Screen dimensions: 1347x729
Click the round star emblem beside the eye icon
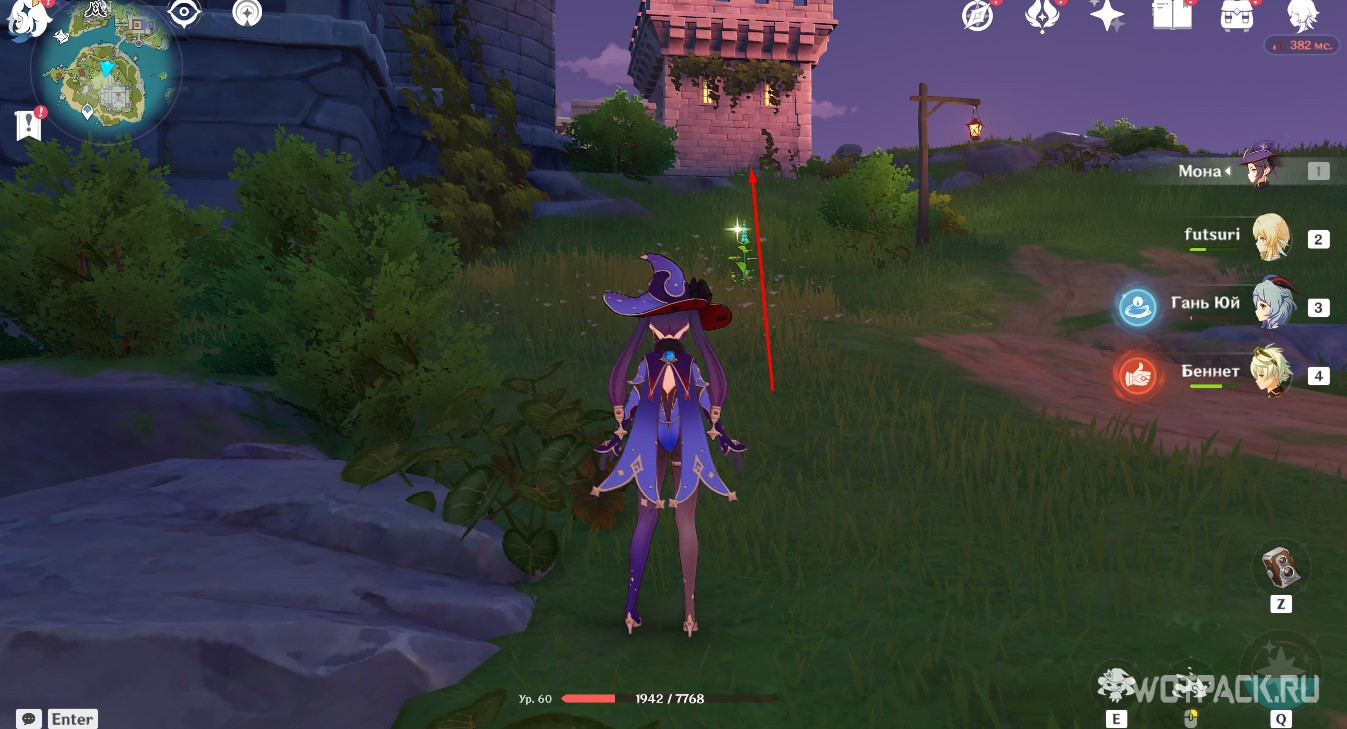tap(246, 13)
